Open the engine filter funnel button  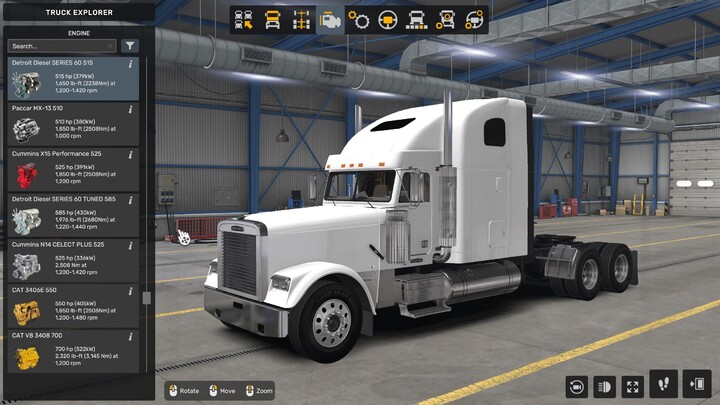130,46
